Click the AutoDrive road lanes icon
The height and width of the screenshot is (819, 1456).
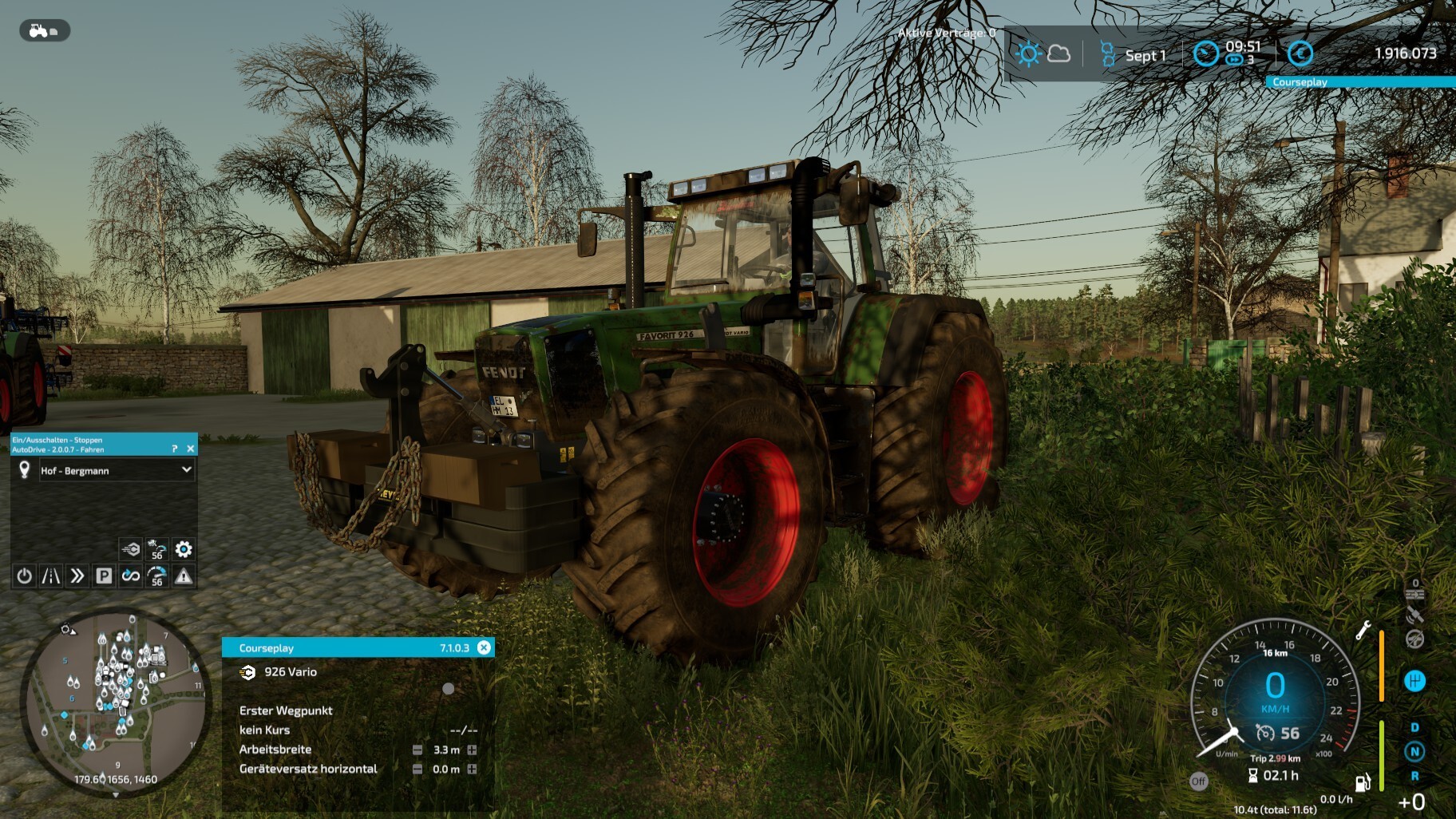[x=50, y=576]
